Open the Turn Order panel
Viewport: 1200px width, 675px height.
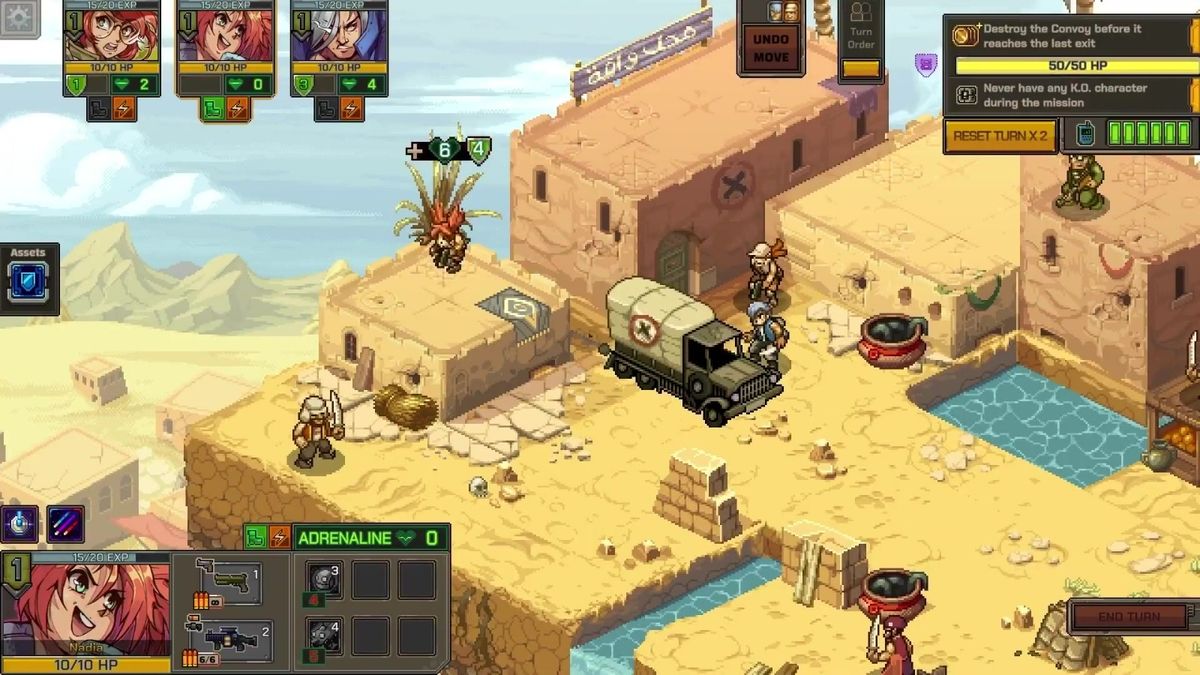860,40
